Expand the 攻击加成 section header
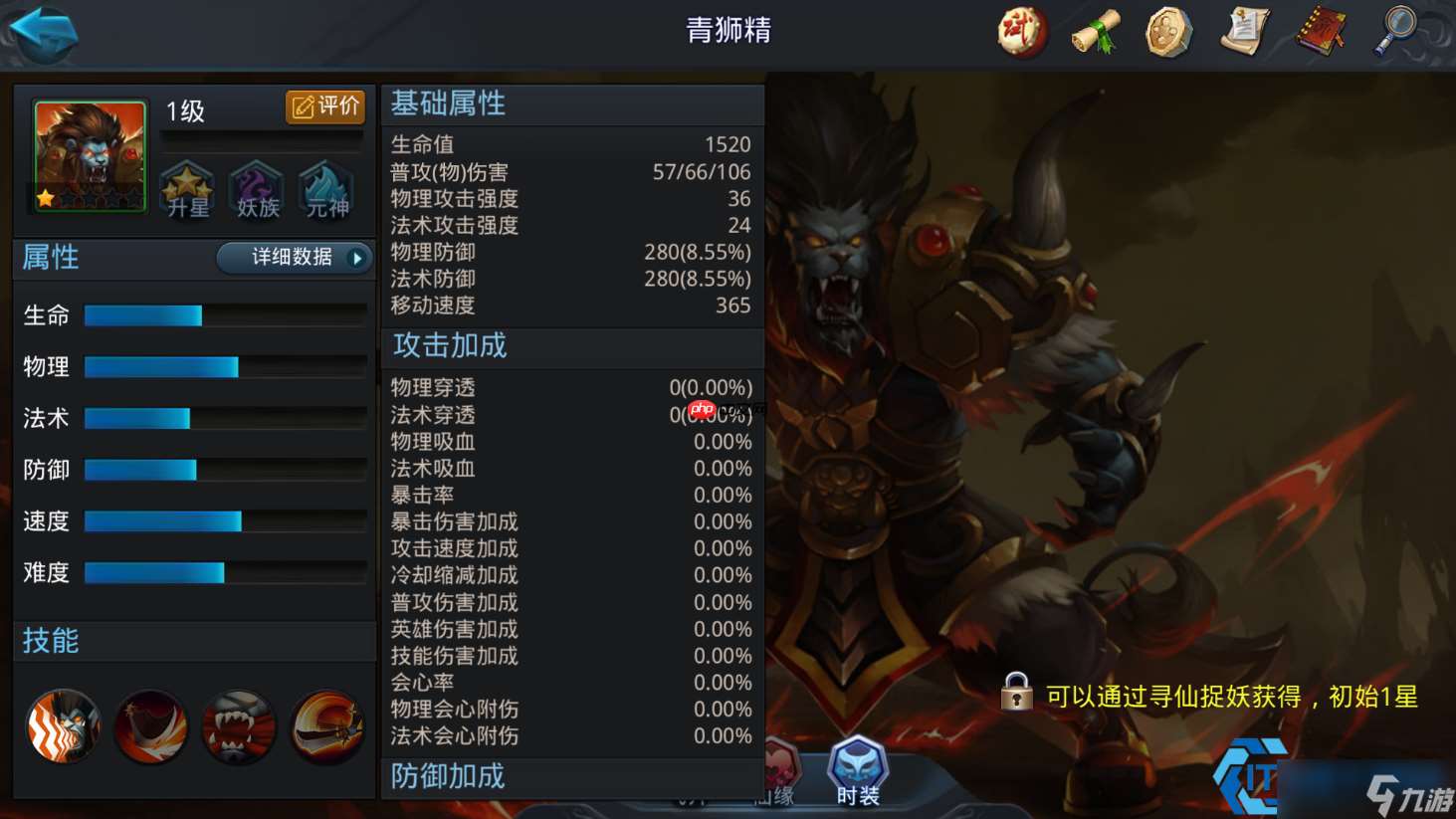The height and width of the screenshot is (819, 1456). coord(449,347)
